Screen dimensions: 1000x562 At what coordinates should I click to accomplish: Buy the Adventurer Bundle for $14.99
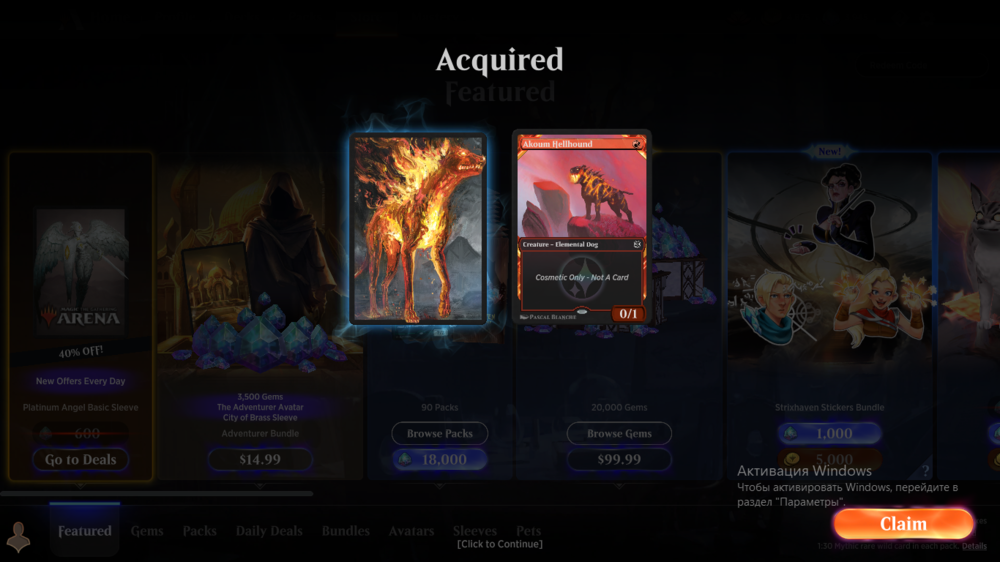coord(260,460)
